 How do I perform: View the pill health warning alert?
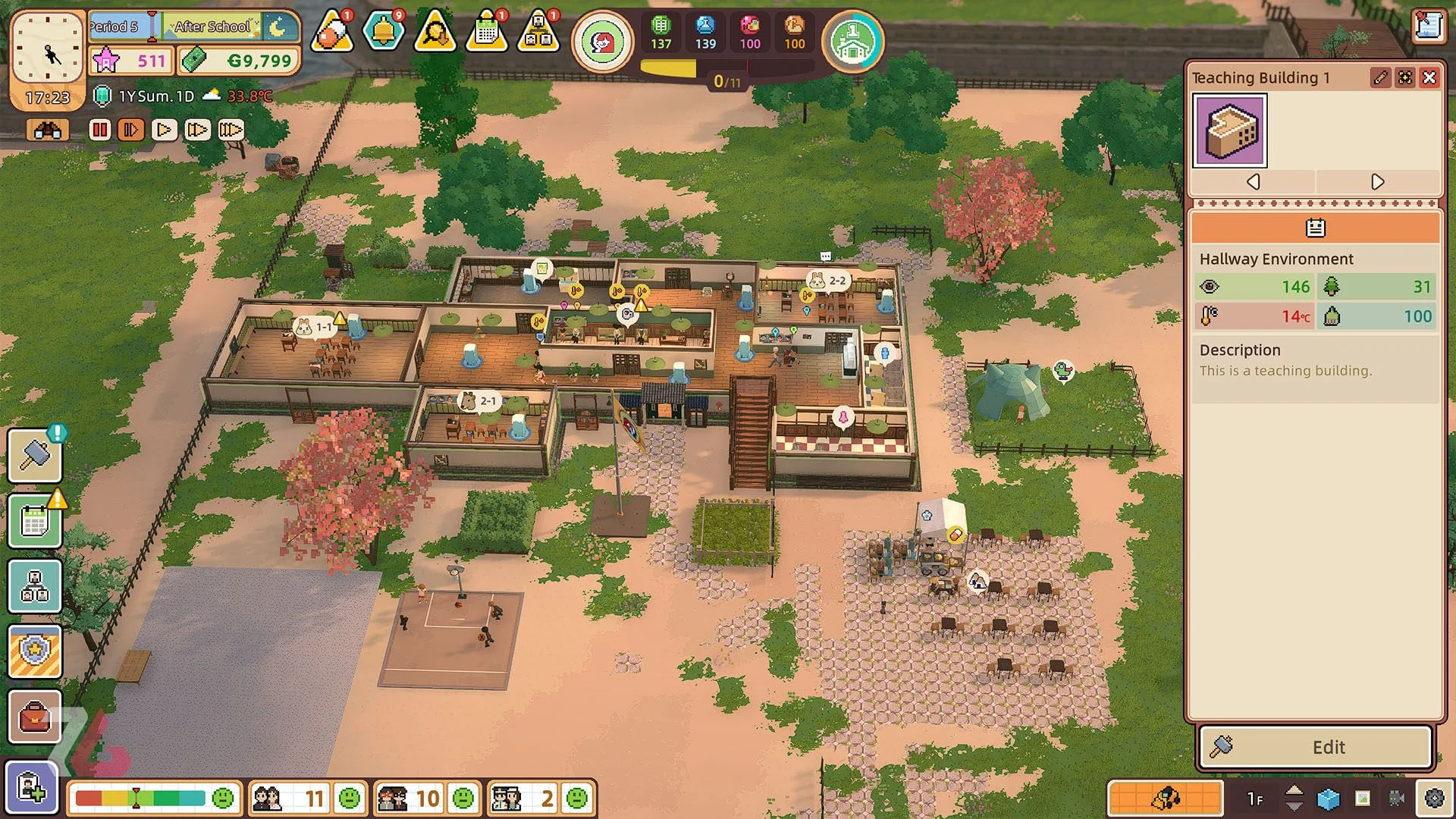332,32
